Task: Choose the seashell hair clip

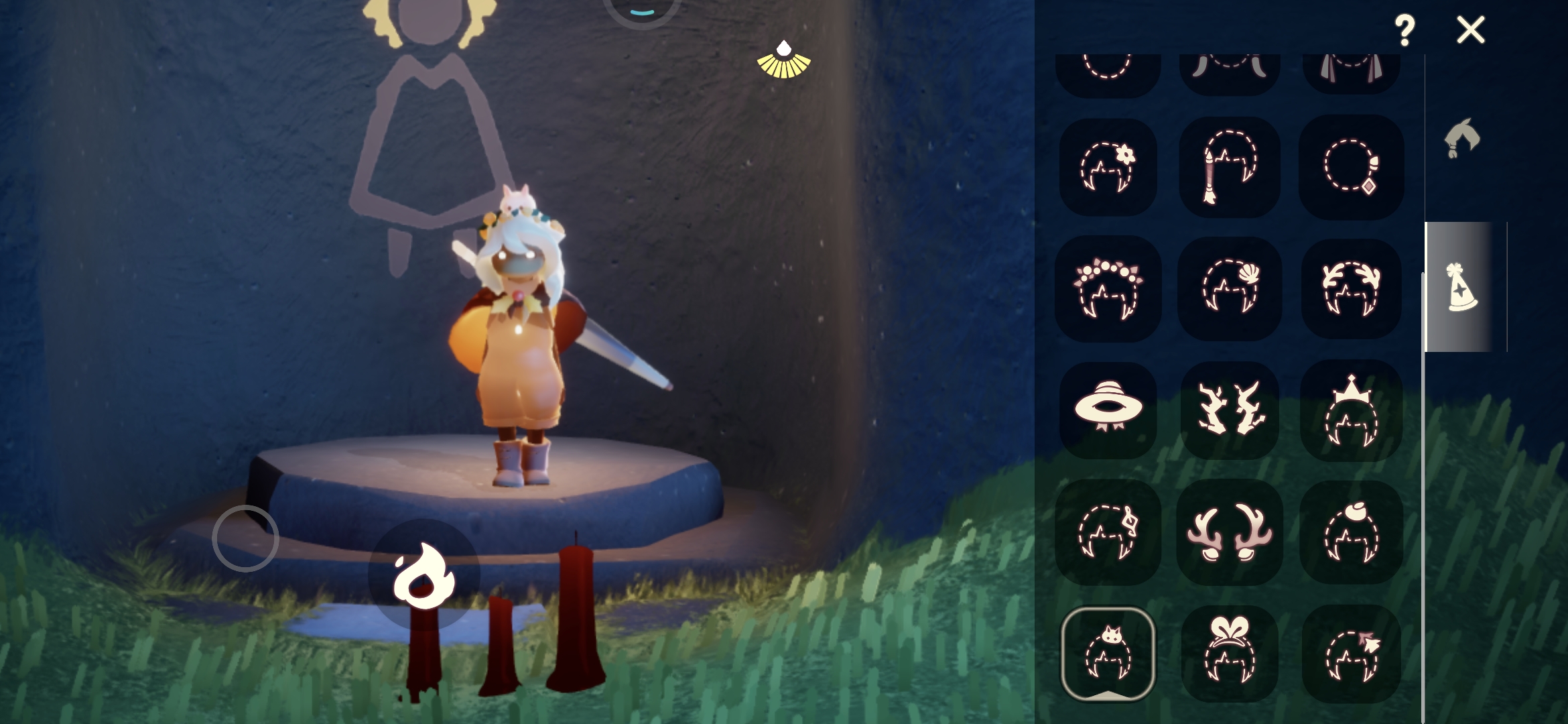Action: tap(1229, 288)
